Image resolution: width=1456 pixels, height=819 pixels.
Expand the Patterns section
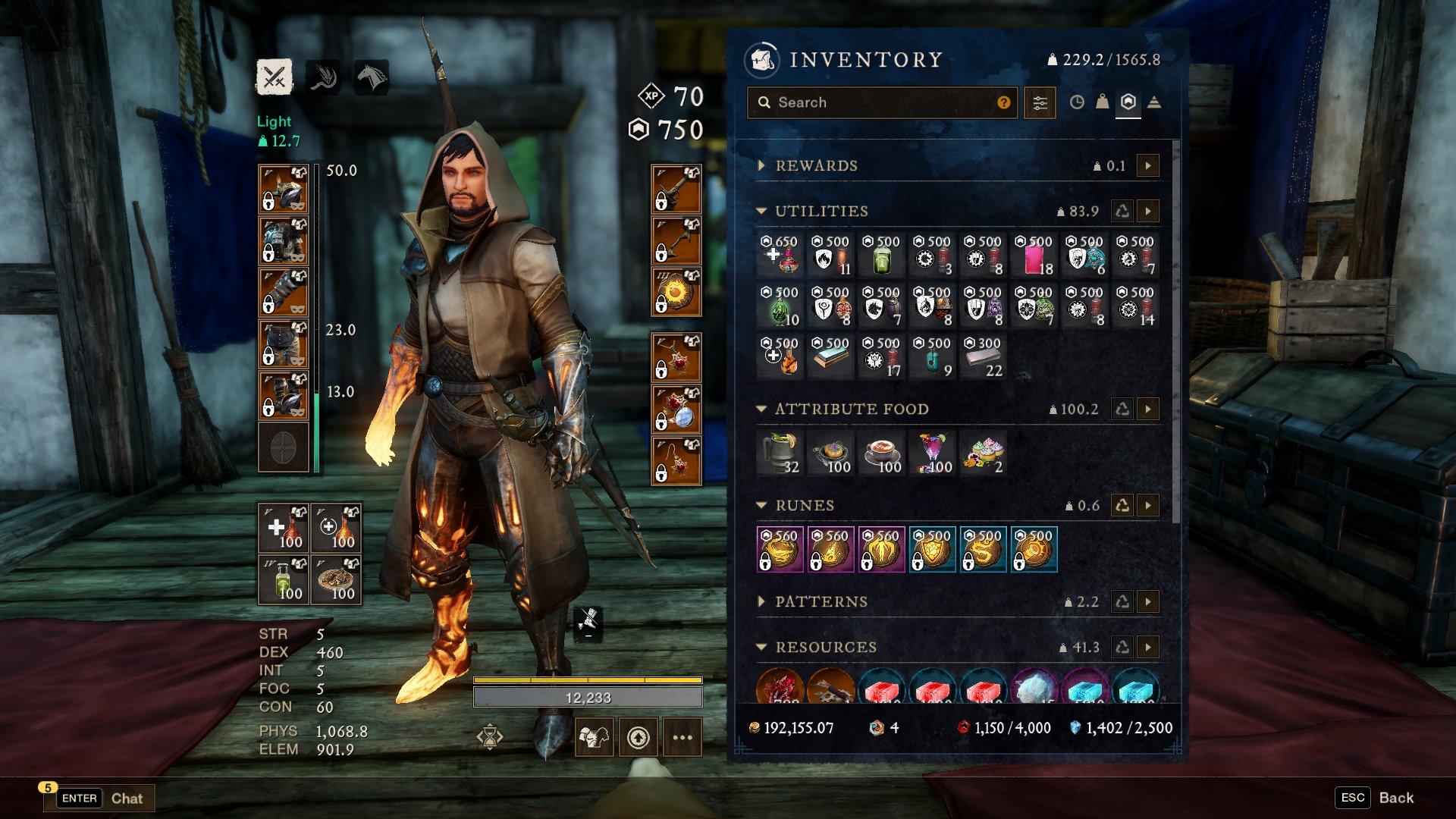point(761,601)
